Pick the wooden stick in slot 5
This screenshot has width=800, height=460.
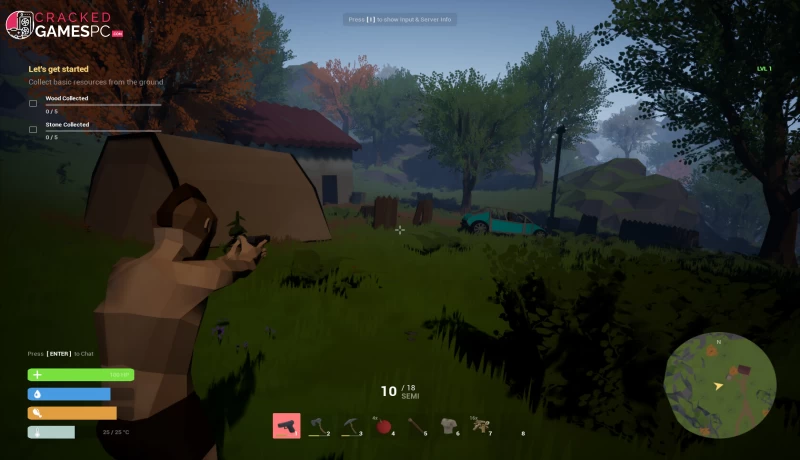(415, 426)
